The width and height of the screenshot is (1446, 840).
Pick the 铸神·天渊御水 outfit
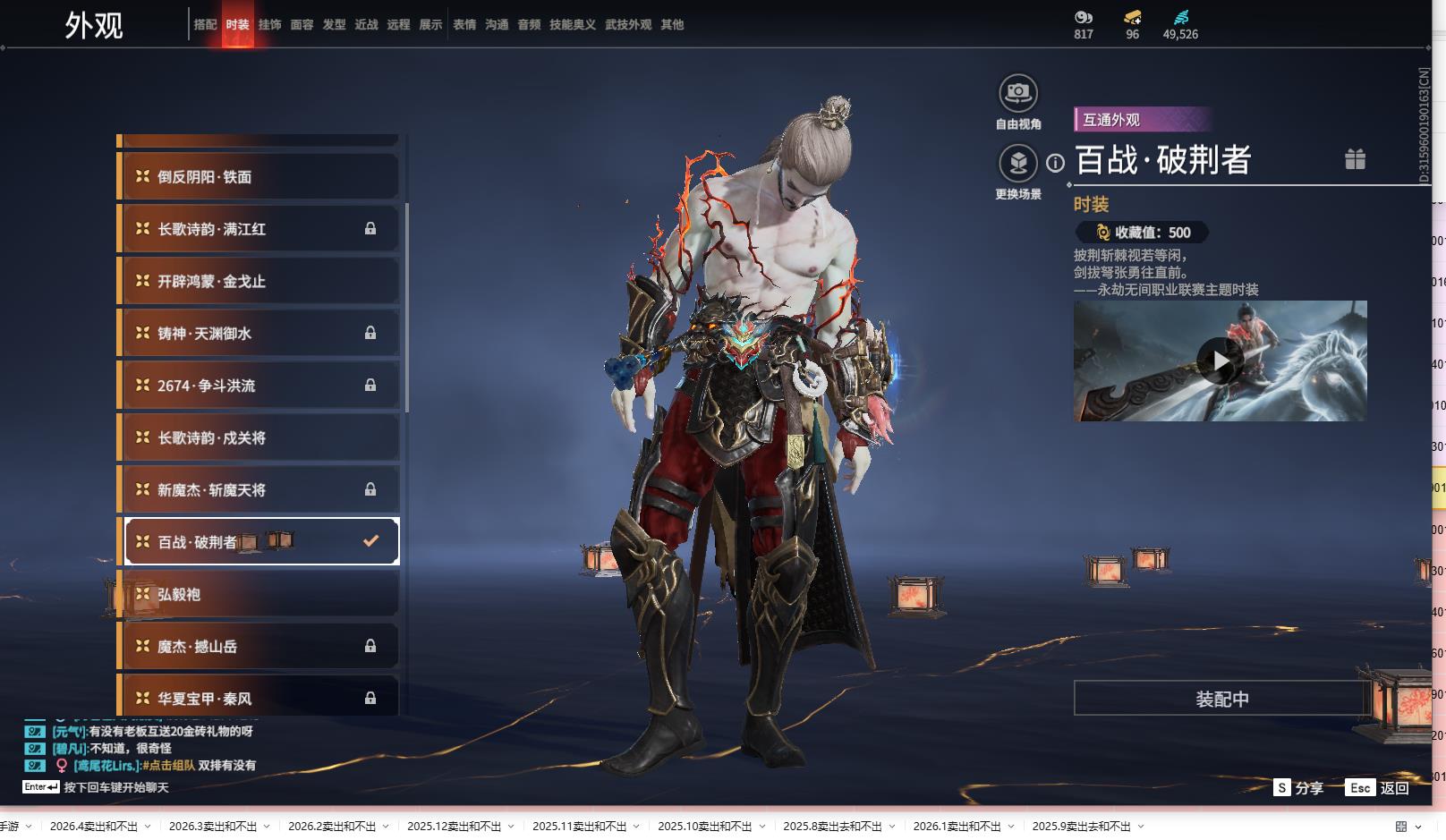point(259,334)
